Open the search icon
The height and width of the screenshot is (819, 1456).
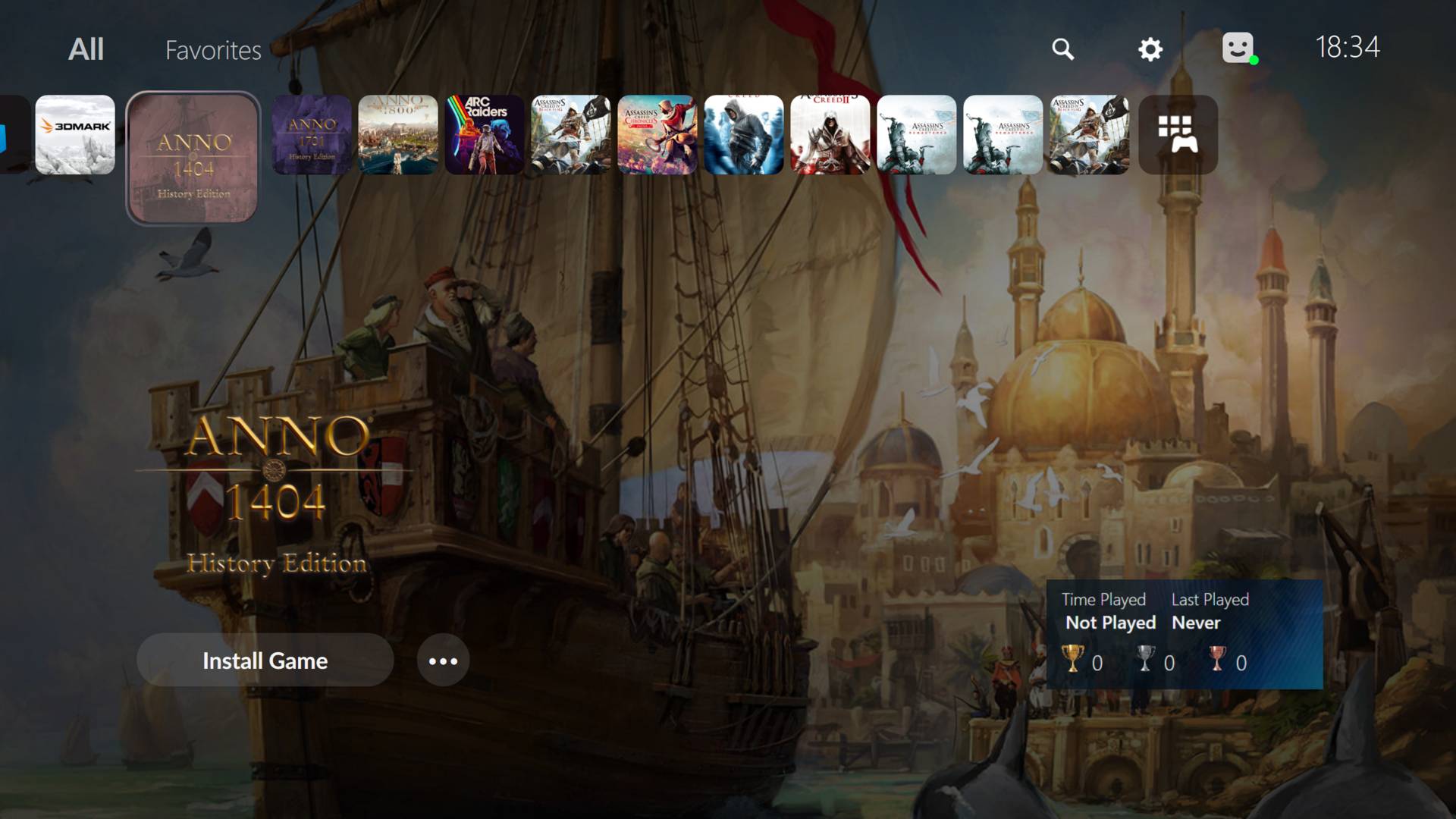1063,49
